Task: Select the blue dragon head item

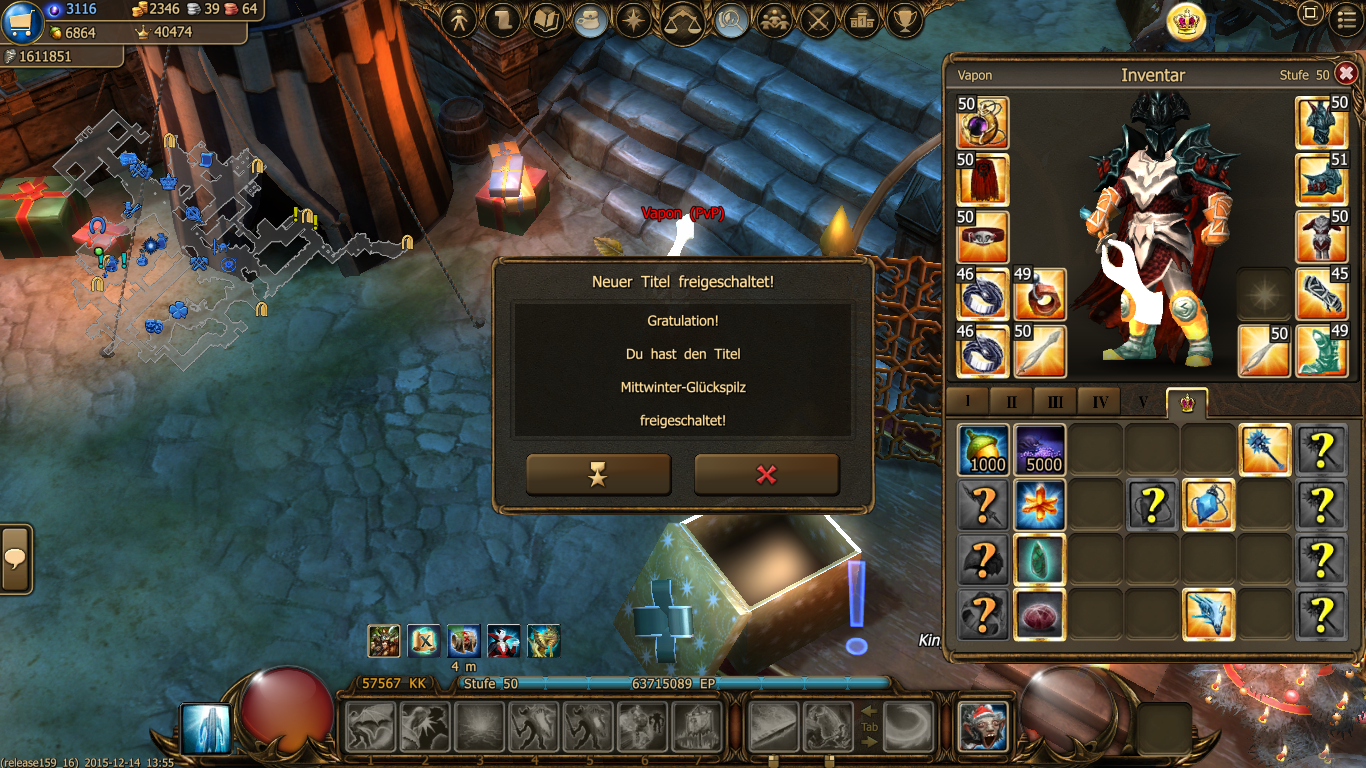Action: tap(1208, 614)
